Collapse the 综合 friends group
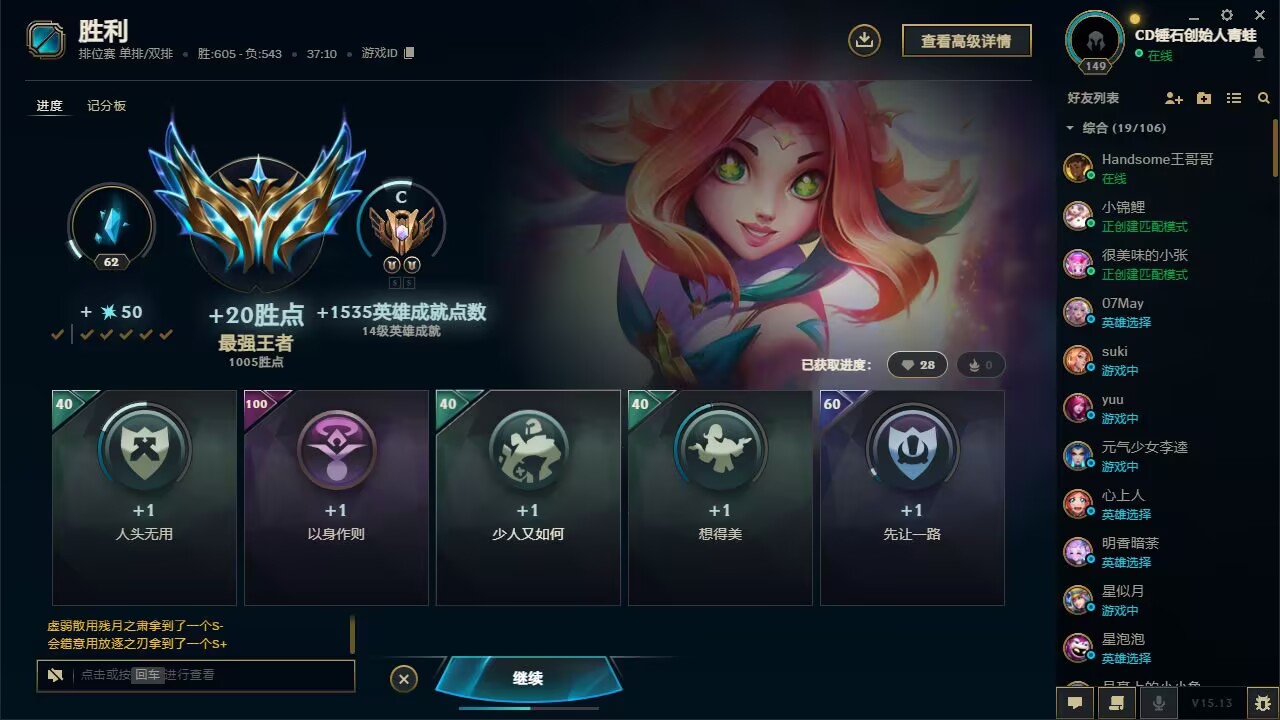This screenshot has height=720, width=1280. [1070, 128]
